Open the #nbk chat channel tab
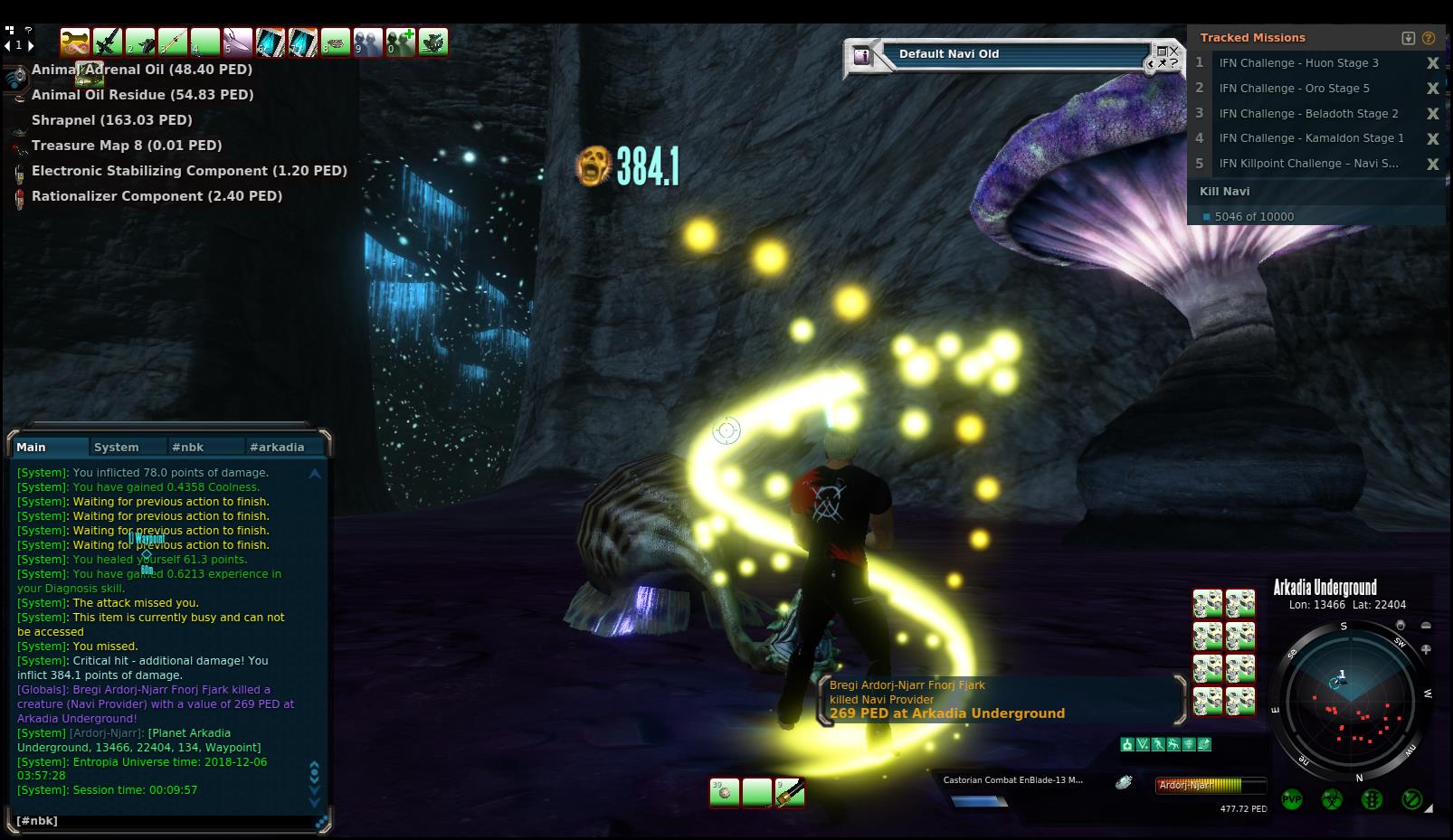The image size is (1453, 840). pyautogui.click(x=188, y=447)
